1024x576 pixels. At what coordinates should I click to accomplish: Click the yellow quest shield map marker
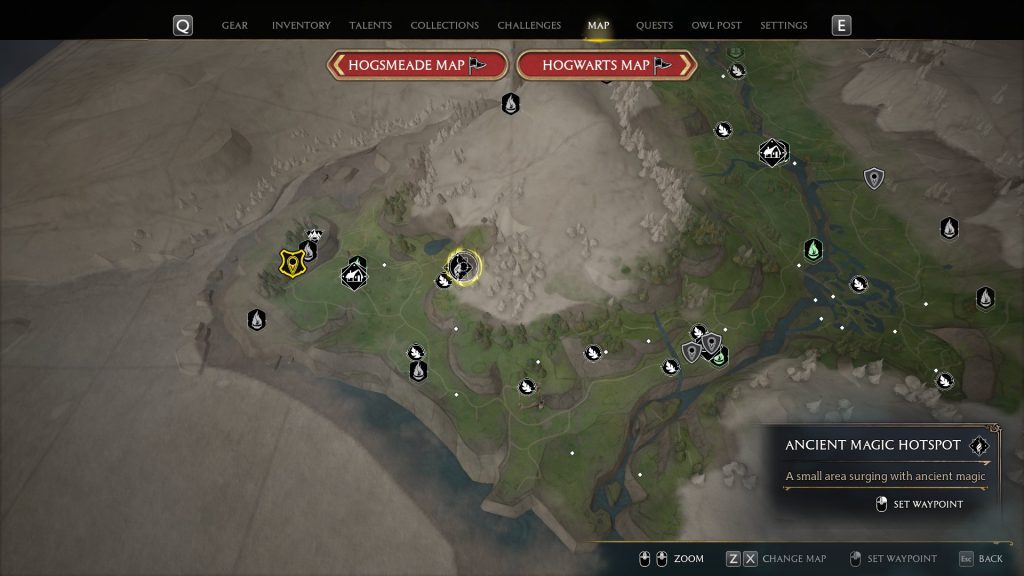291,262
